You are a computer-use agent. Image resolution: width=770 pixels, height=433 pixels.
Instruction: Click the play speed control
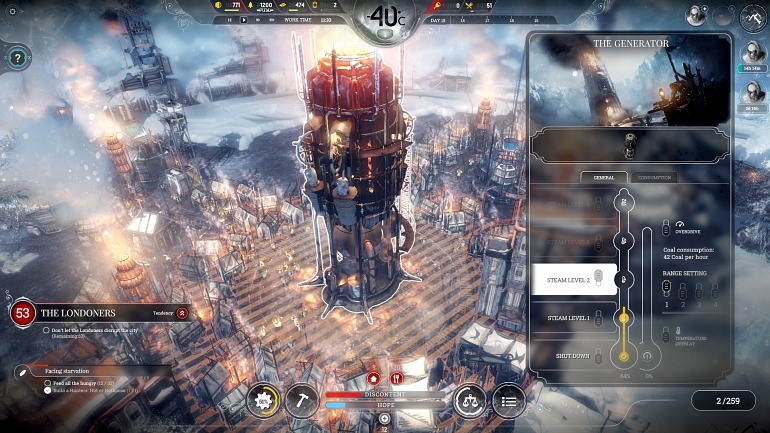(x=243, y=19)
